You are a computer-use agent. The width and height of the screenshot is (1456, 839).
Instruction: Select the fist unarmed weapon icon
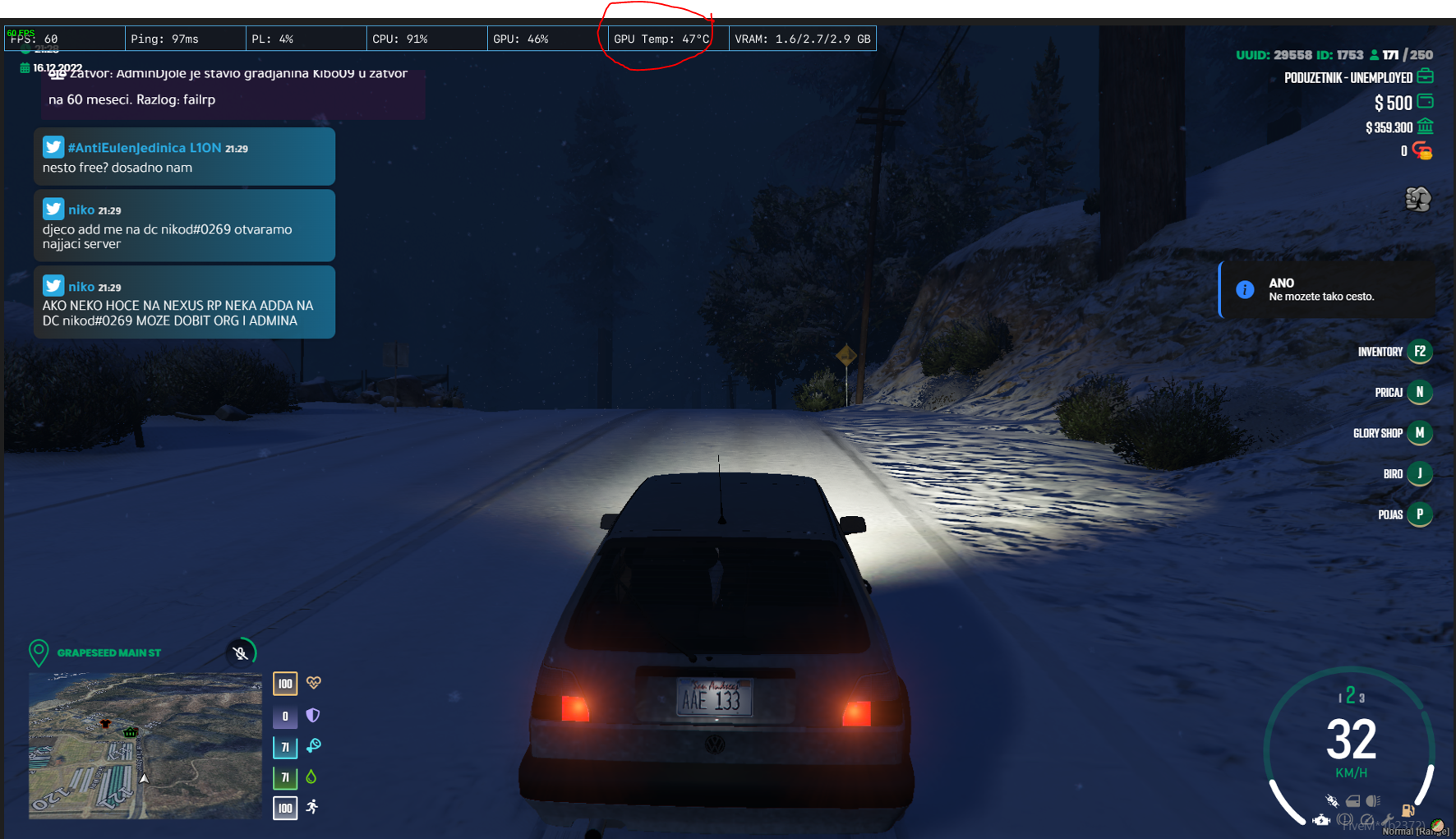point(1417,199)
